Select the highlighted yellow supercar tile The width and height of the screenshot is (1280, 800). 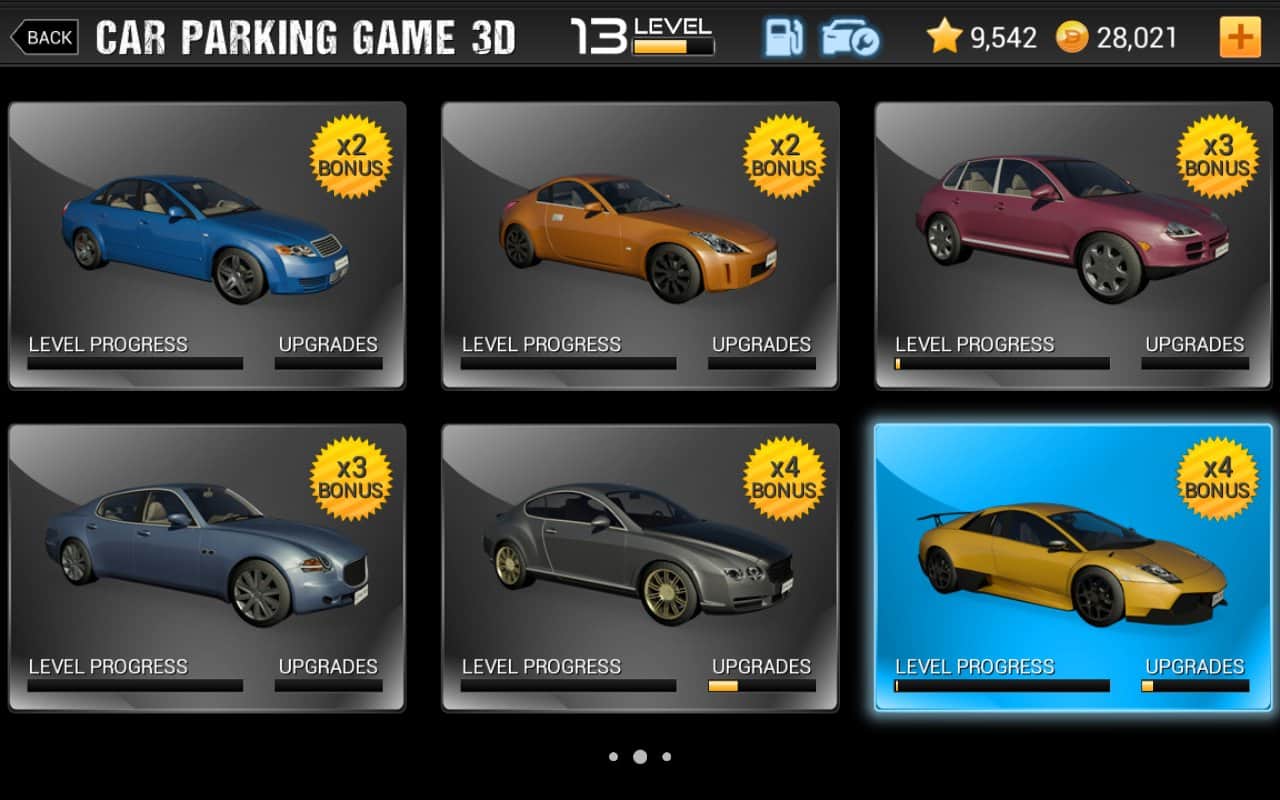[x=1073, y=567]
